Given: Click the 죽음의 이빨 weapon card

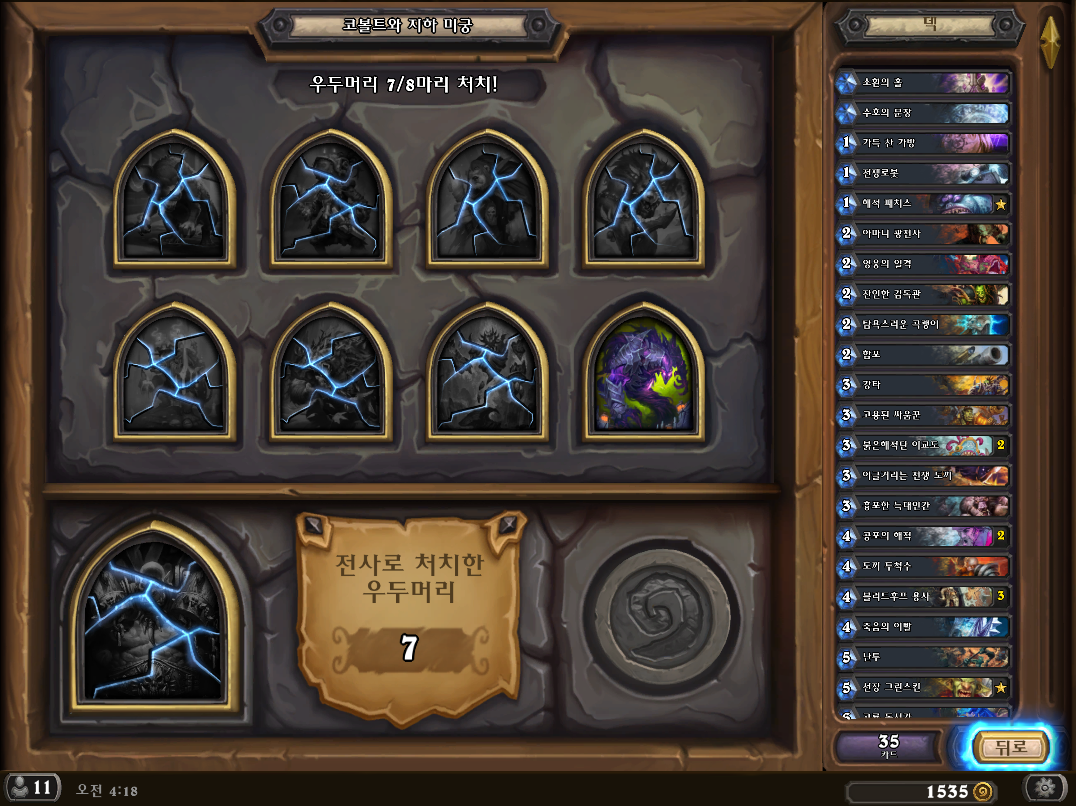Looking at the screenshot, I should 922,627.
